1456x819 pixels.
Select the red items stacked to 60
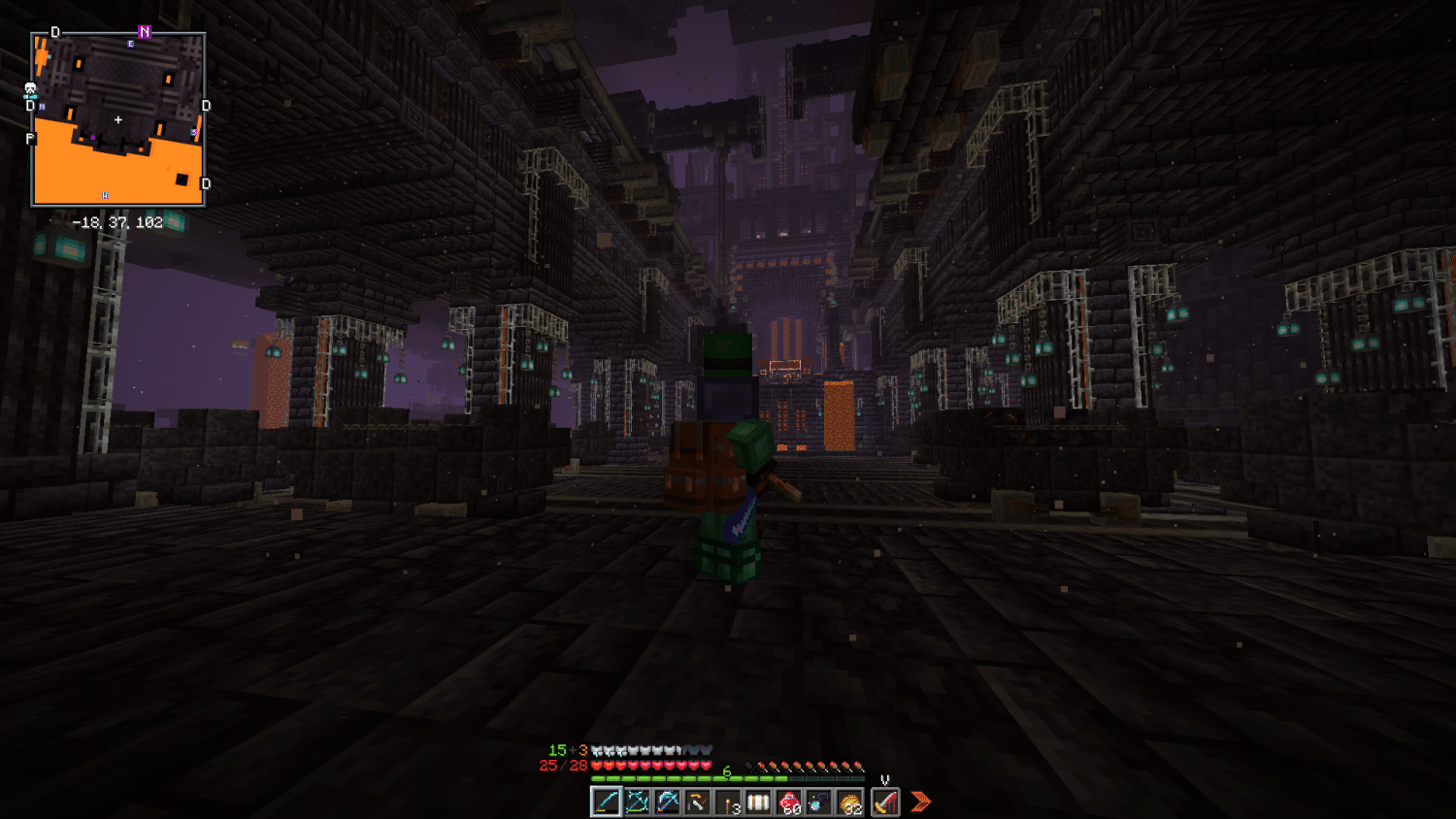coord(789,803)
